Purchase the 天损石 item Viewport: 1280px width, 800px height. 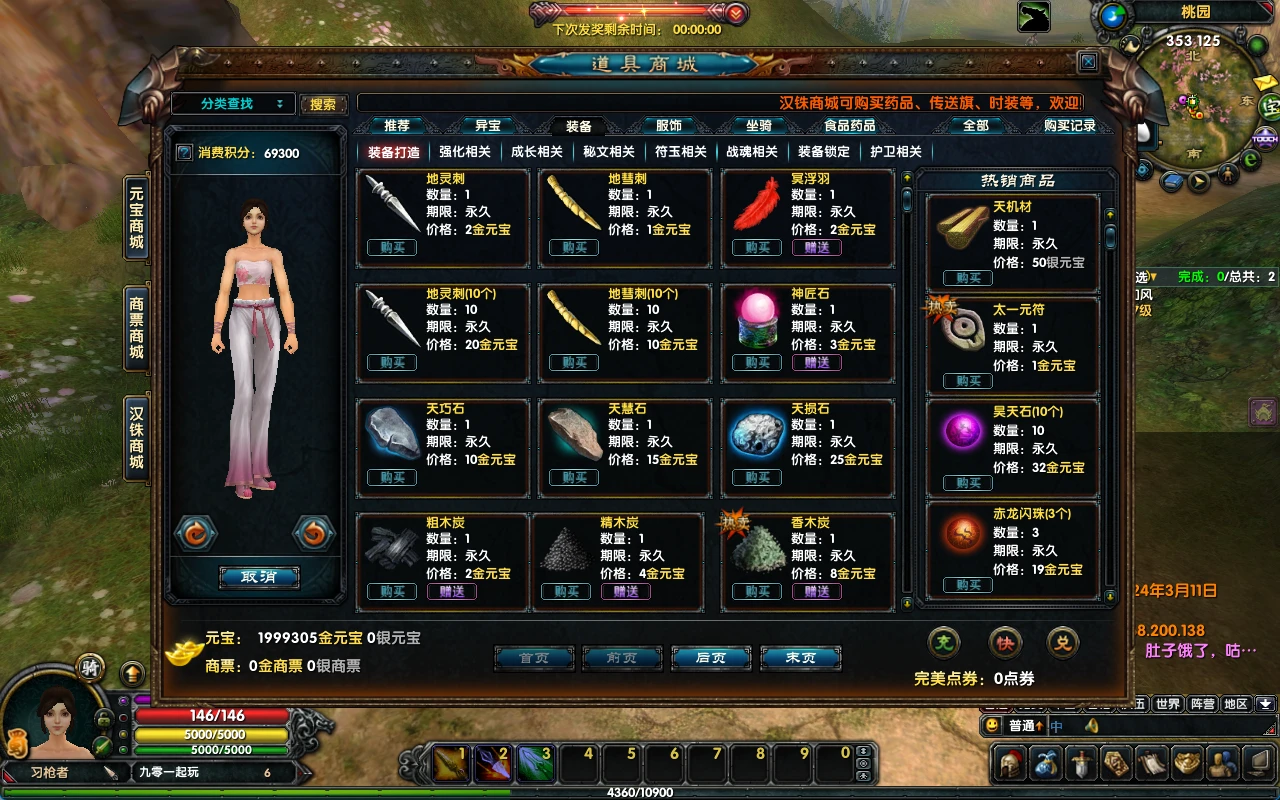[x=757, y=477]
